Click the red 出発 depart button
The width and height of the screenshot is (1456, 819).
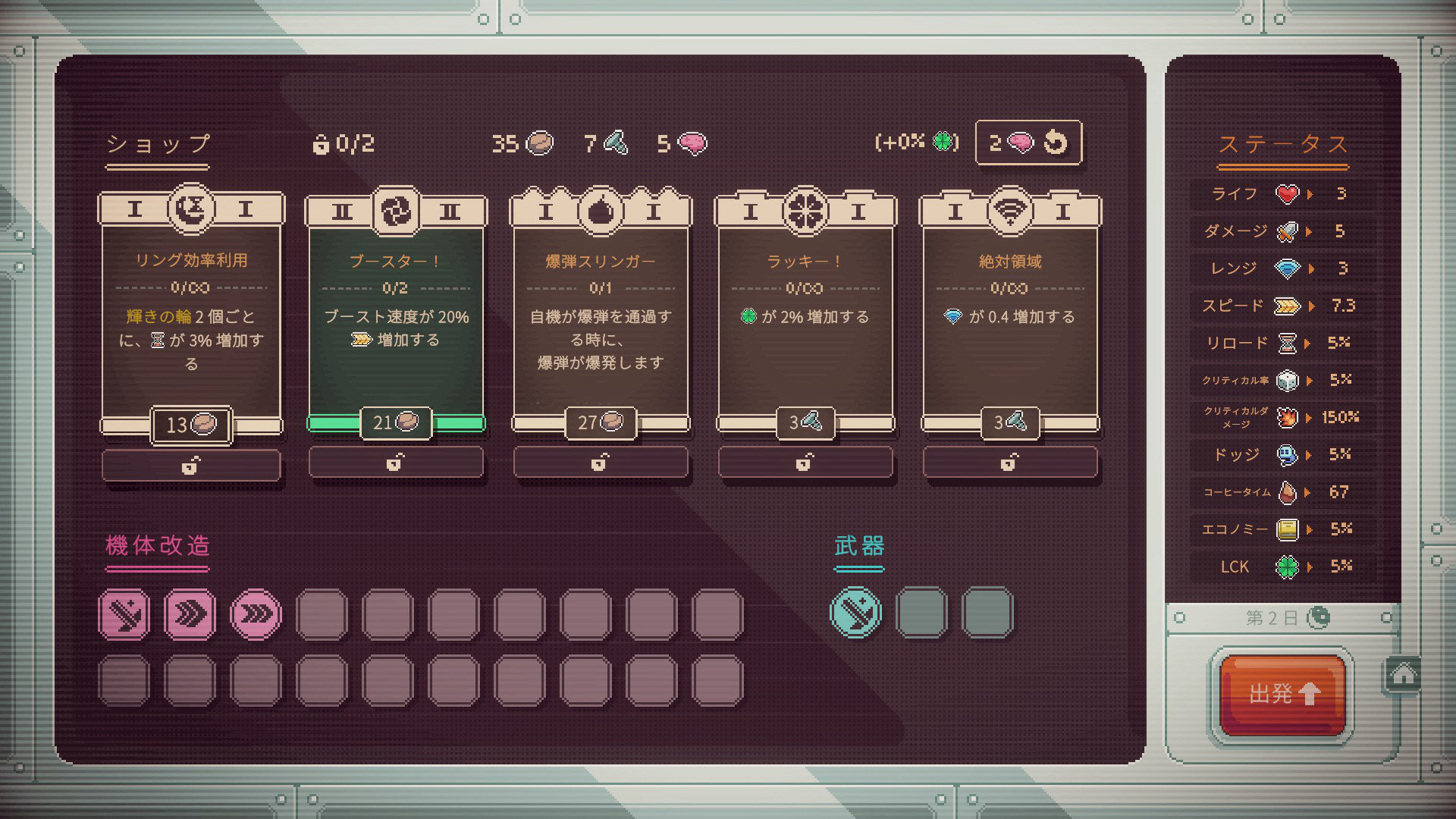[x=1282, y=693]
